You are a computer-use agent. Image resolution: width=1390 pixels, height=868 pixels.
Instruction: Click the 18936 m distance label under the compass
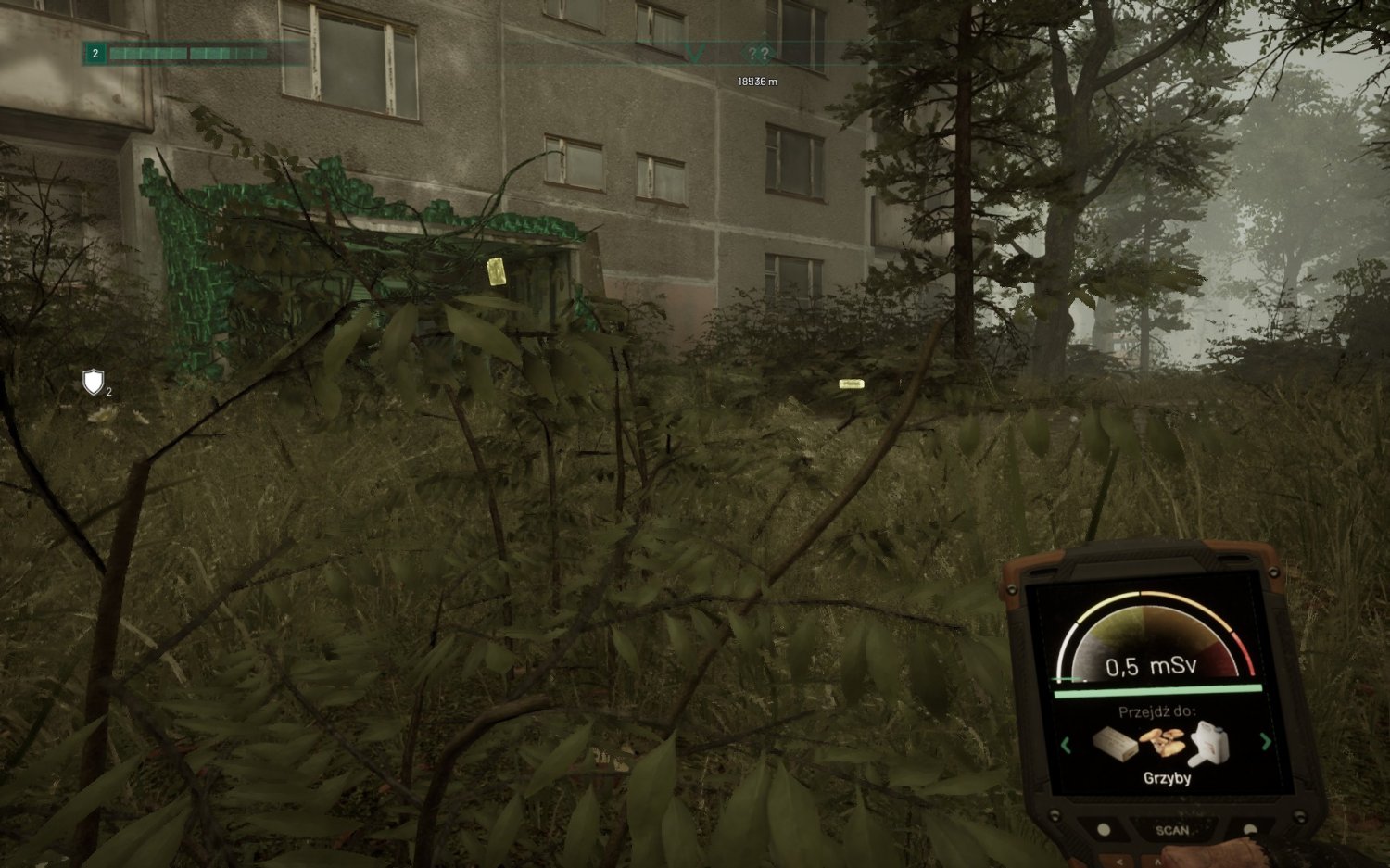tap(755, 81)
